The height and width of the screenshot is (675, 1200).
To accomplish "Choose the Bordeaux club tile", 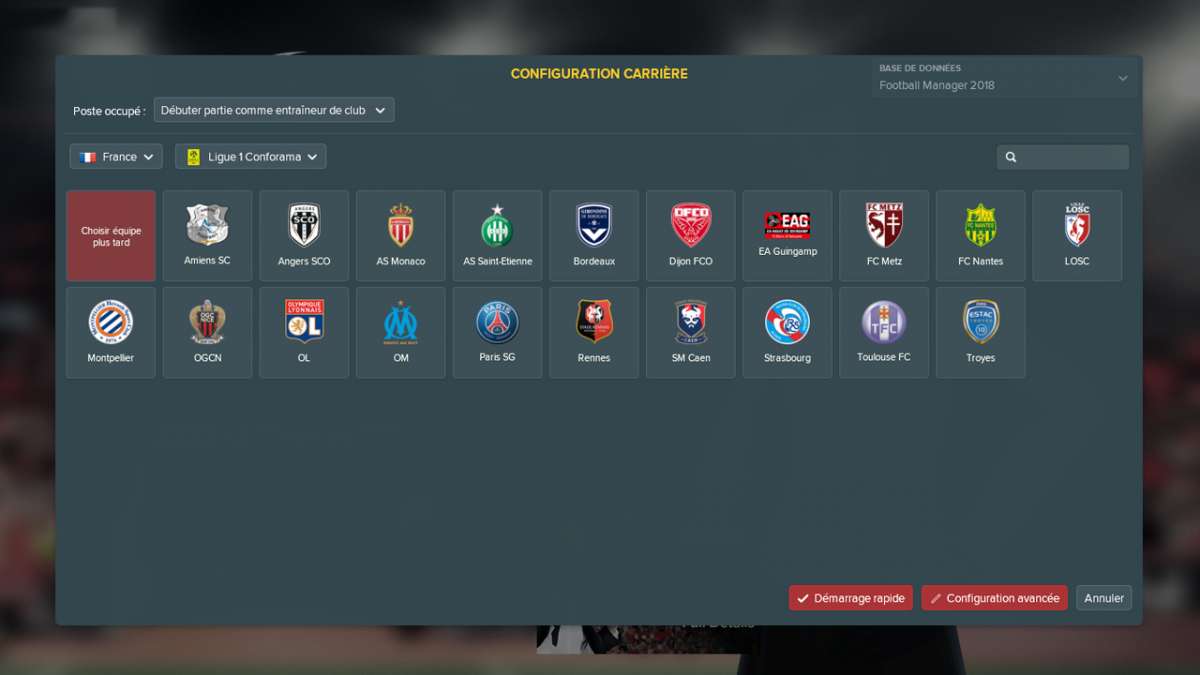I will tap(594, 236).
